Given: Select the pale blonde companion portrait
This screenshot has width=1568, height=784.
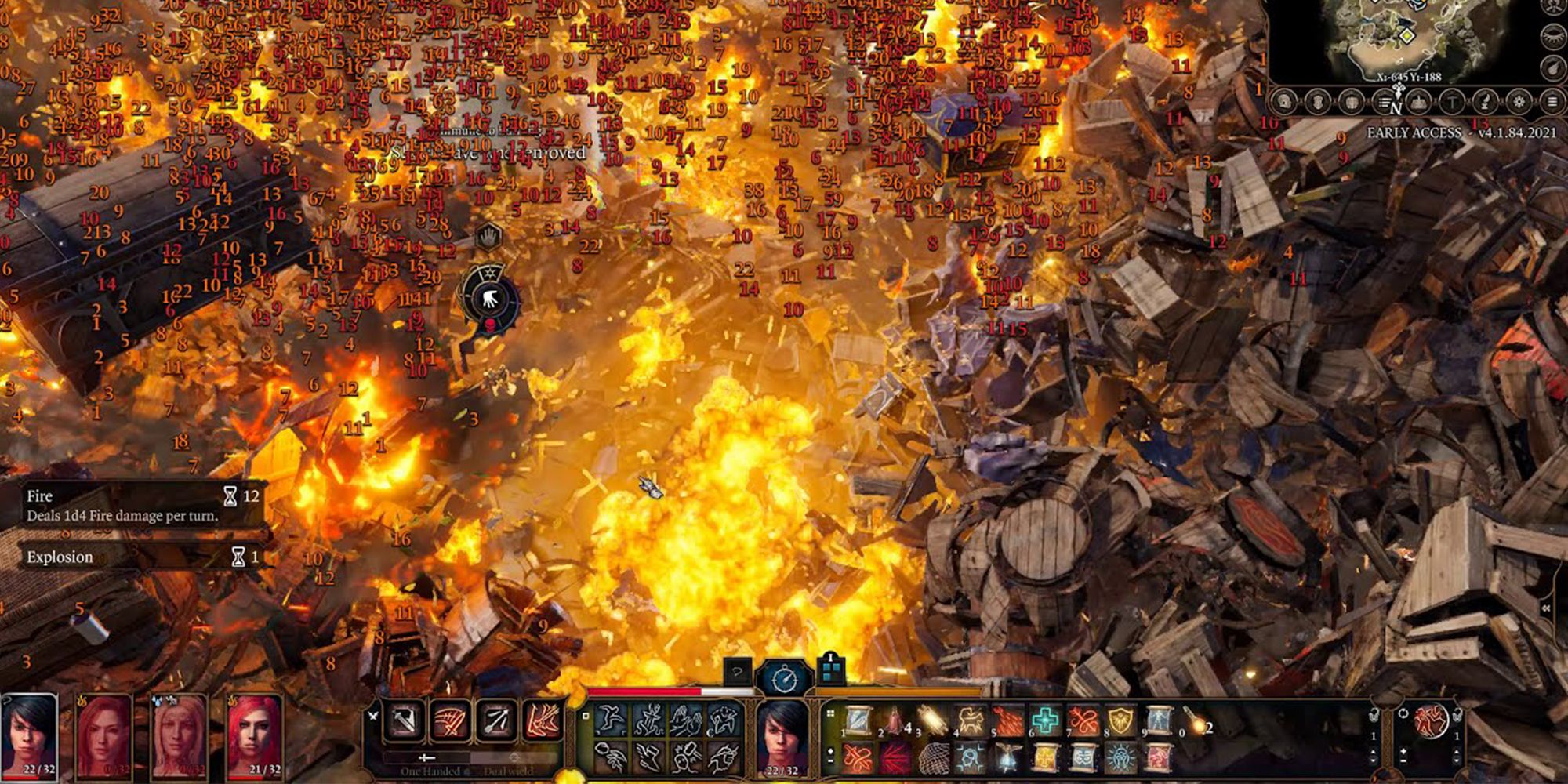Looking at the screenshot, I should [x=180, y=735].
